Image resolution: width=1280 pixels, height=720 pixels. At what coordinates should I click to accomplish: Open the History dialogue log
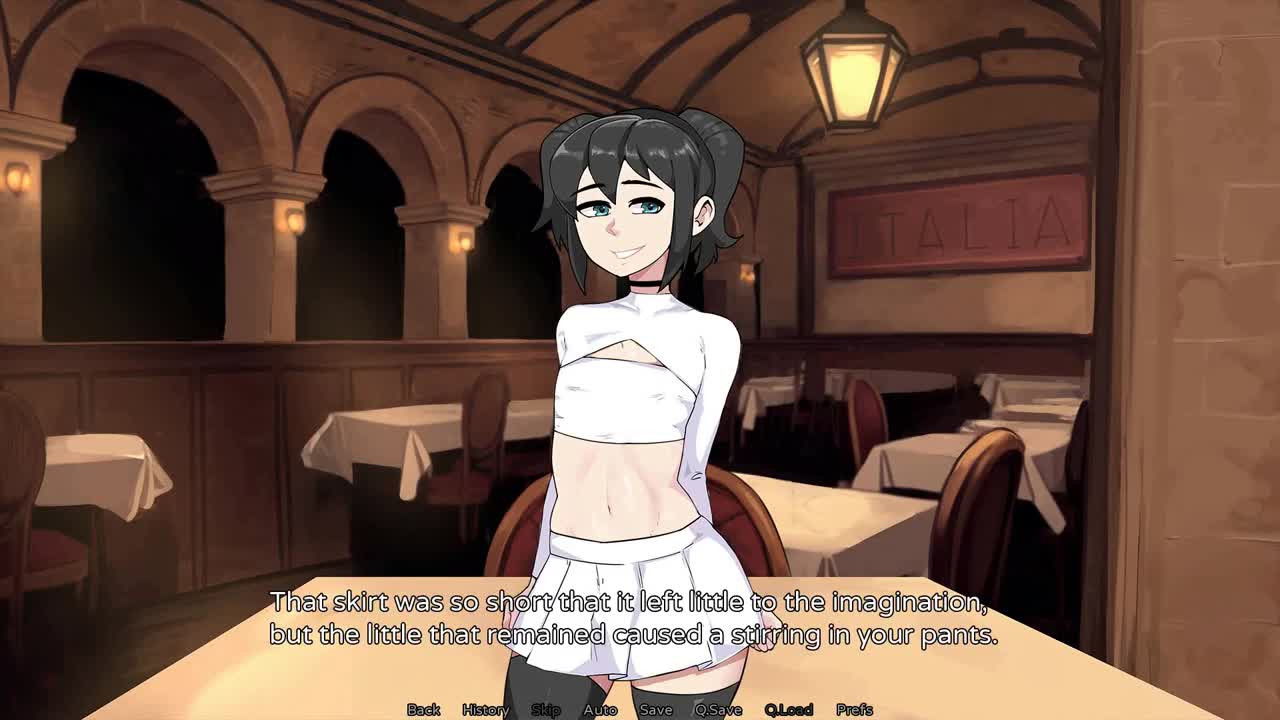pos(487,708)
